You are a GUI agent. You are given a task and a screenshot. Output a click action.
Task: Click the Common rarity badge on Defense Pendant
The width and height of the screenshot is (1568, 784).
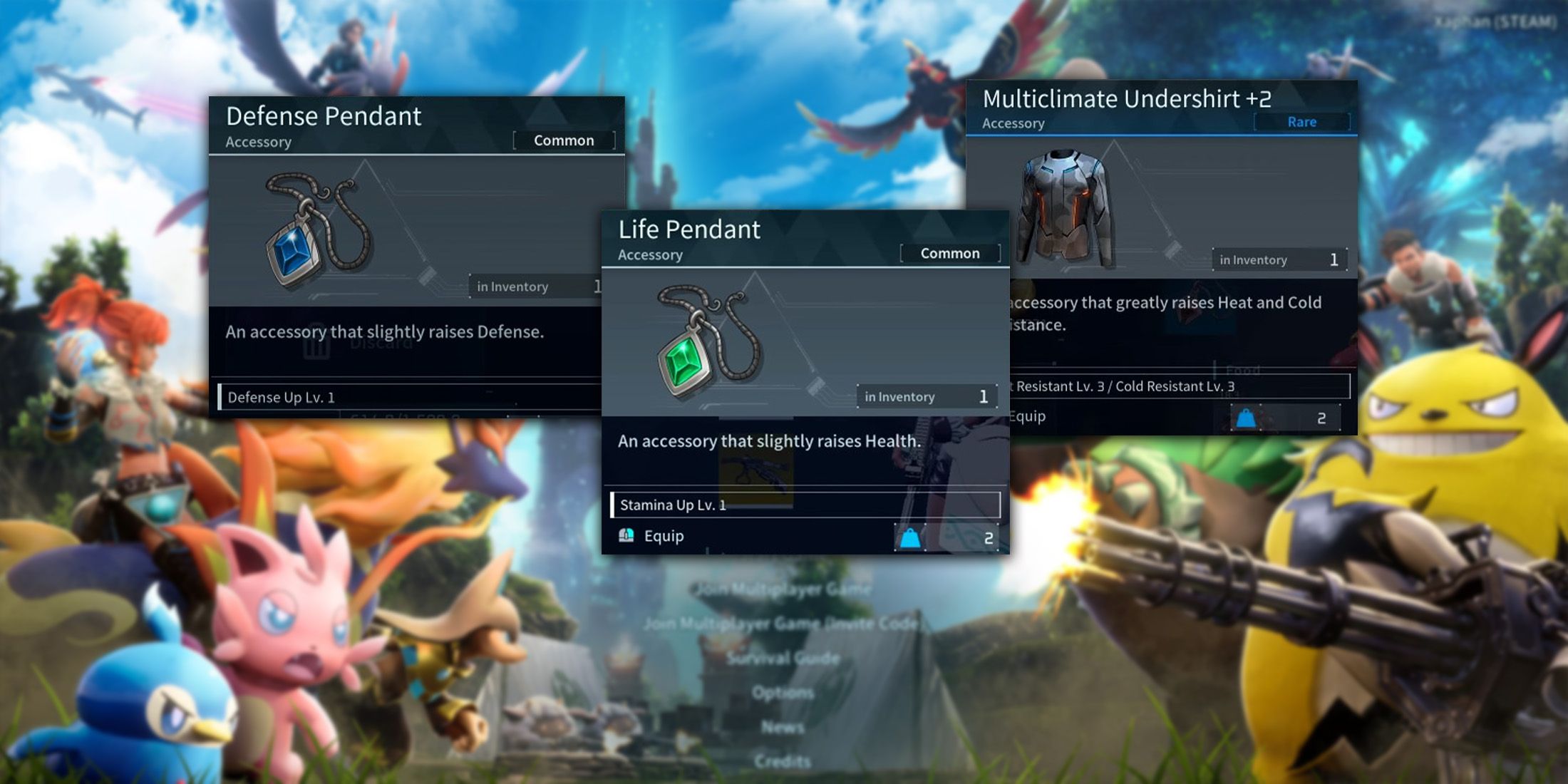(564, 140)
